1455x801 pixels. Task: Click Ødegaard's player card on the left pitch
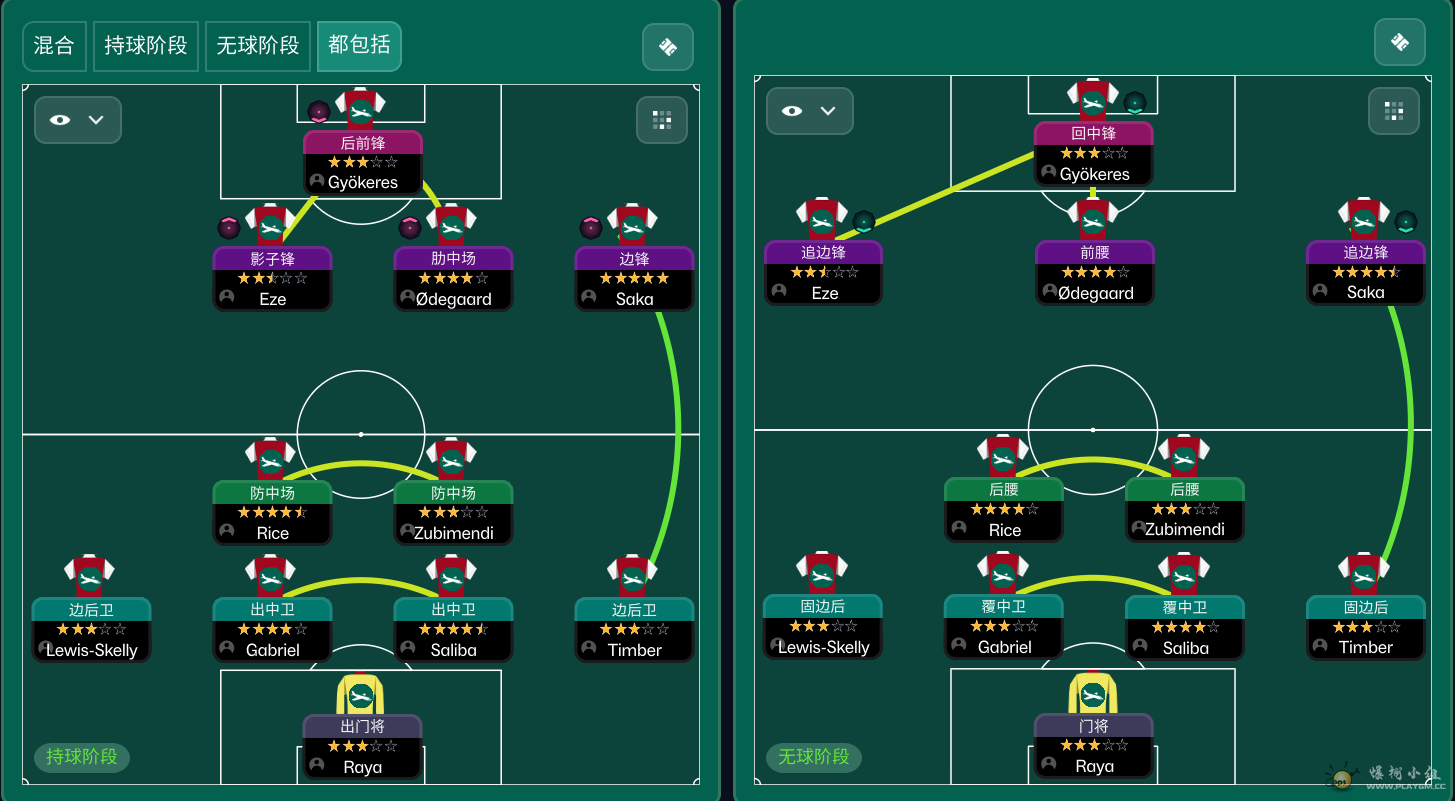click(x=453, y=278)
